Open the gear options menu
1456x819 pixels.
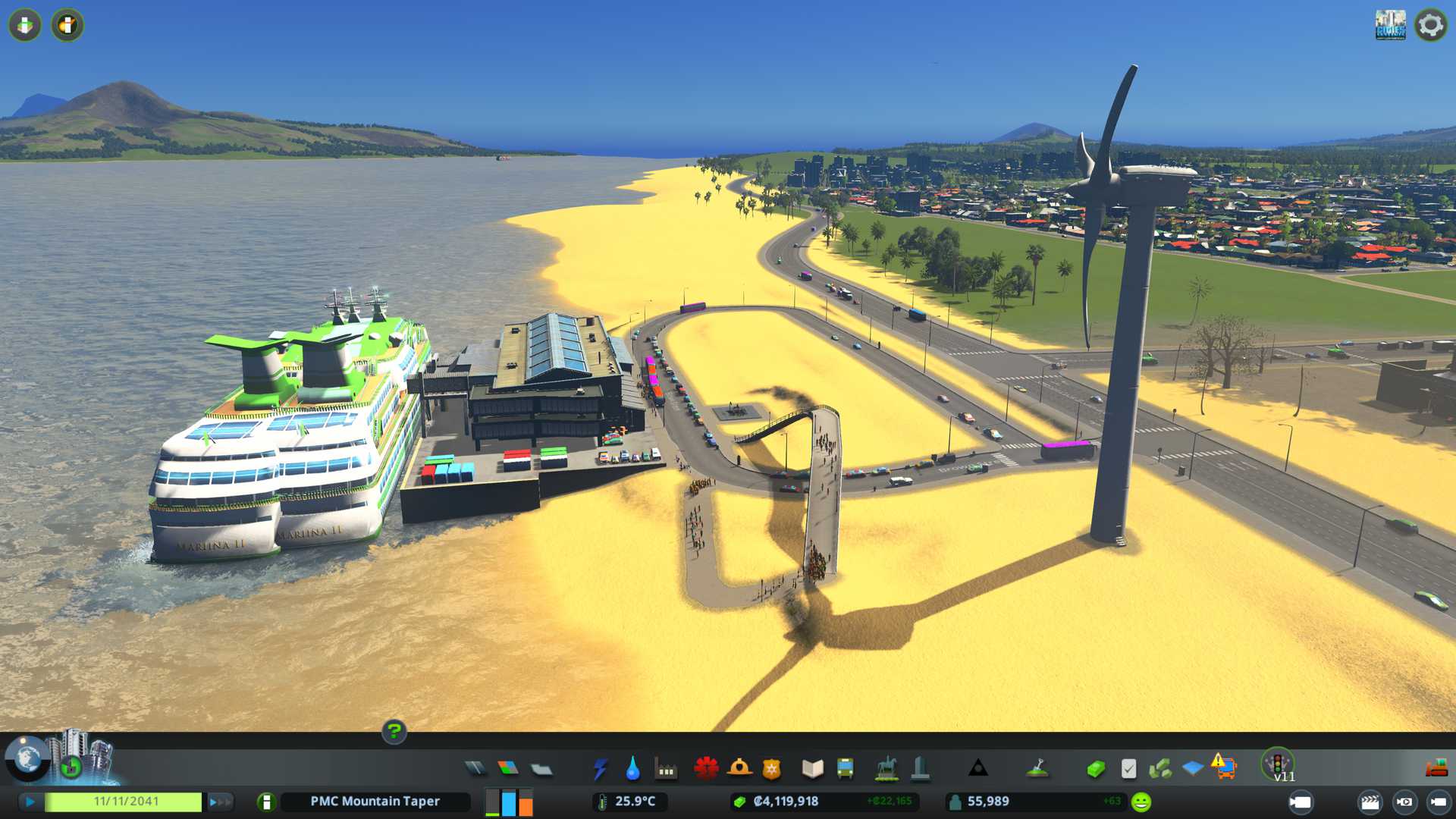[1430, 25]
